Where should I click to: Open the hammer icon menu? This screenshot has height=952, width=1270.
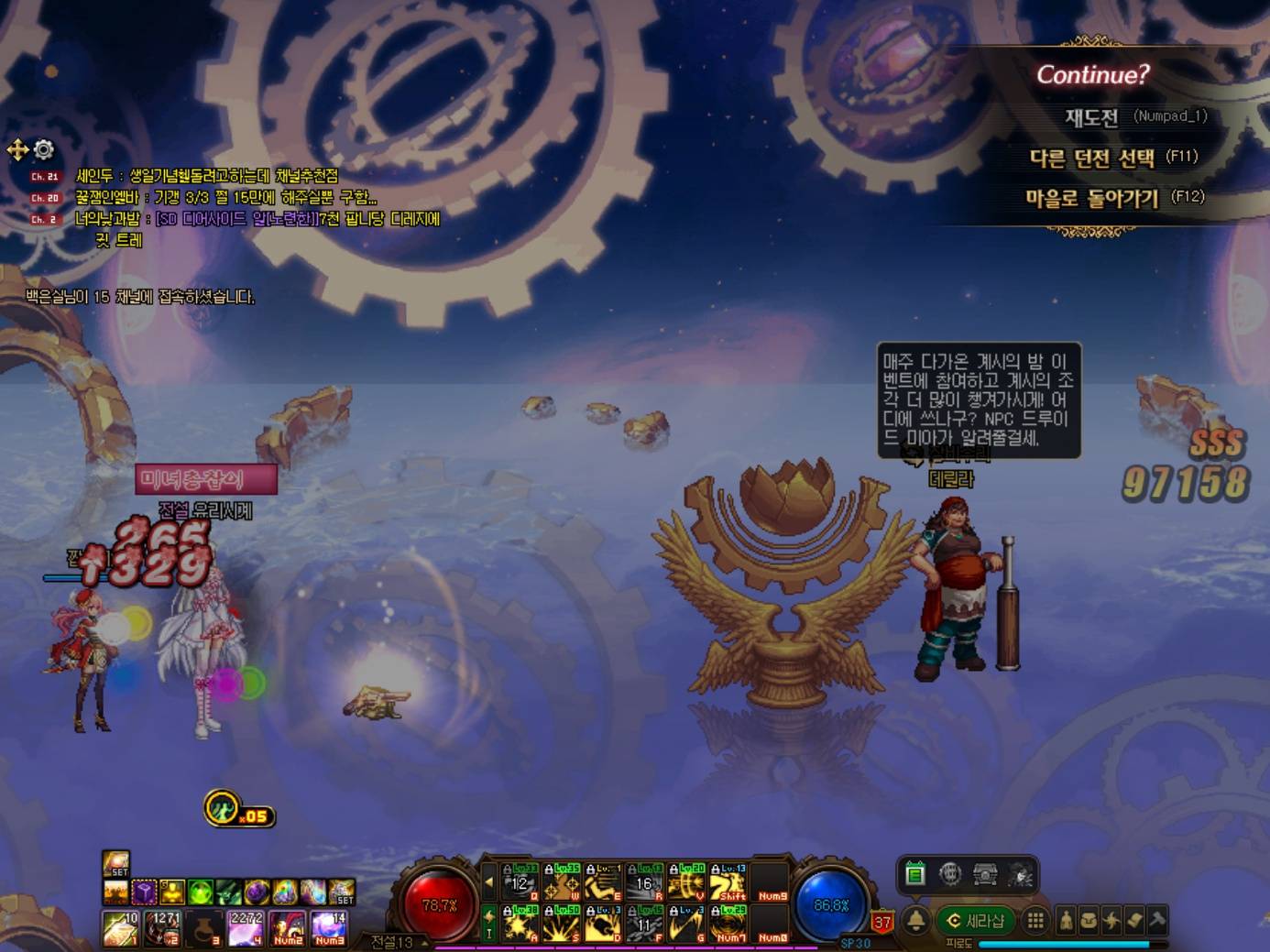point(1156,920)
